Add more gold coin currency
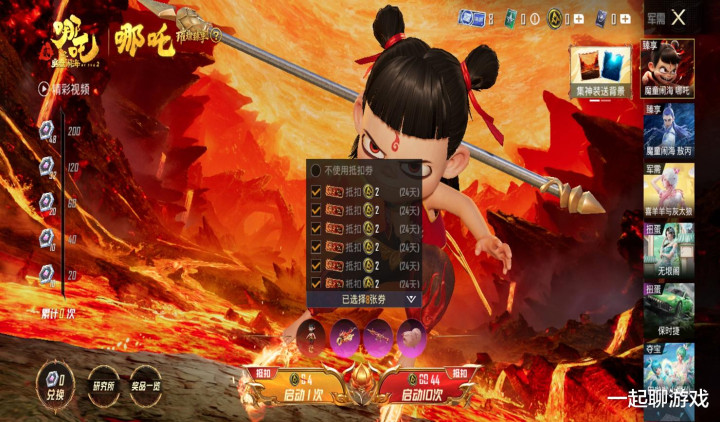The width and height of the screenshot is (720, 422). pyautogui.click(x=581, y=19)
